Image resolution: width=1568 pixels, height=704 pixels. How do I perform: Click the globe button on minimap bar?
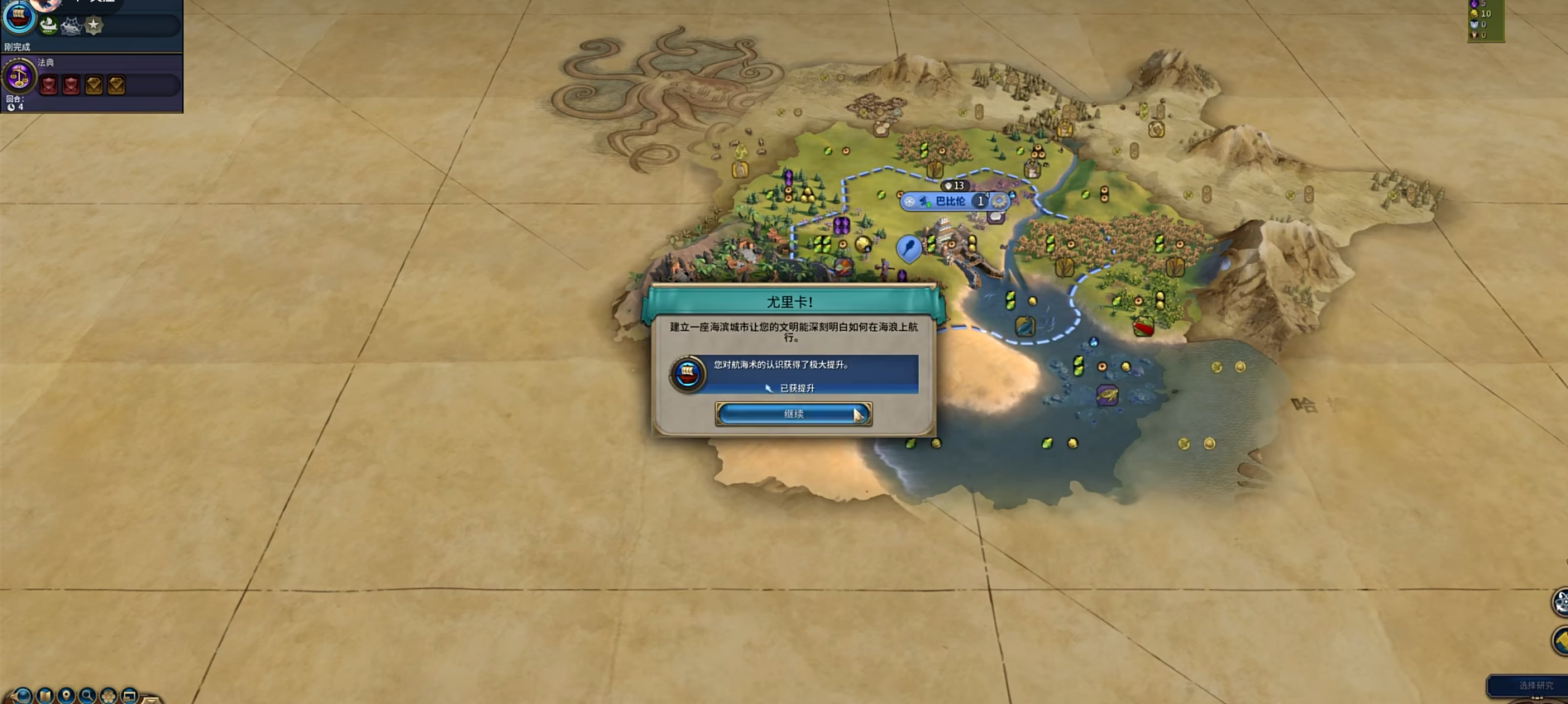coord(22,696)
